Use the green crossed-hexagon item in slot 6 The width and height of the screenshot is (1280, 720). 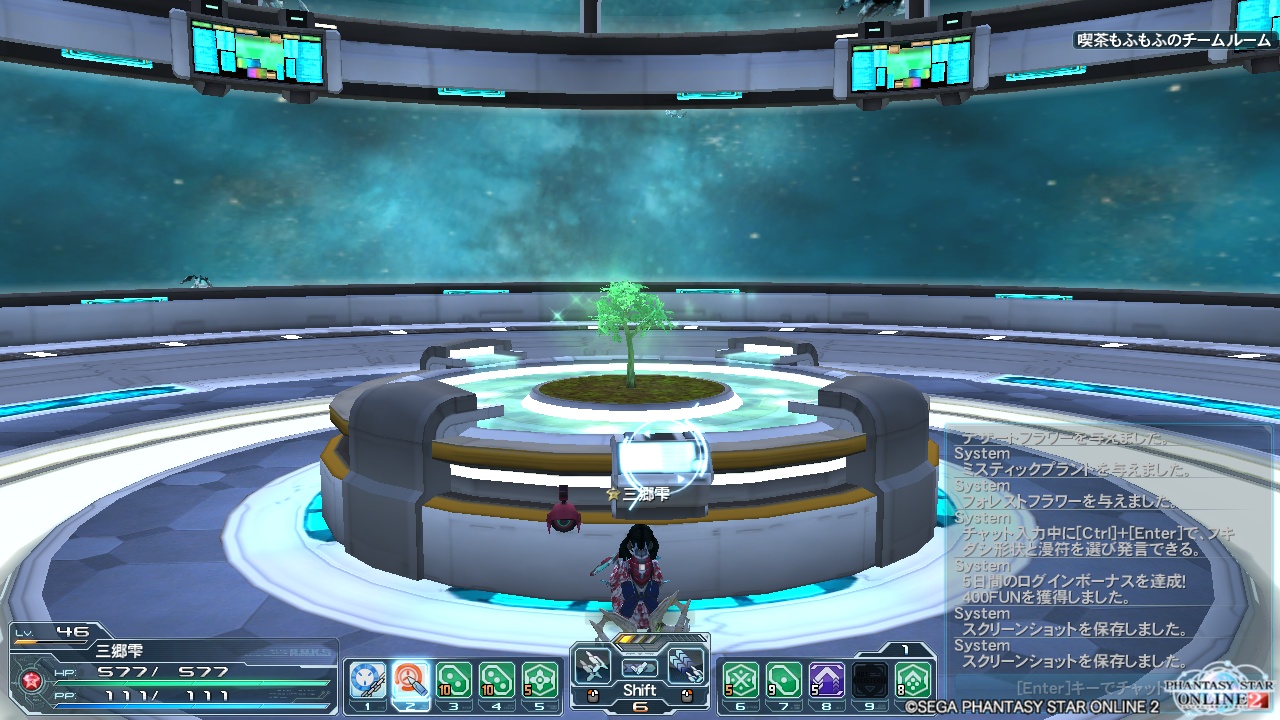[741, 681]
